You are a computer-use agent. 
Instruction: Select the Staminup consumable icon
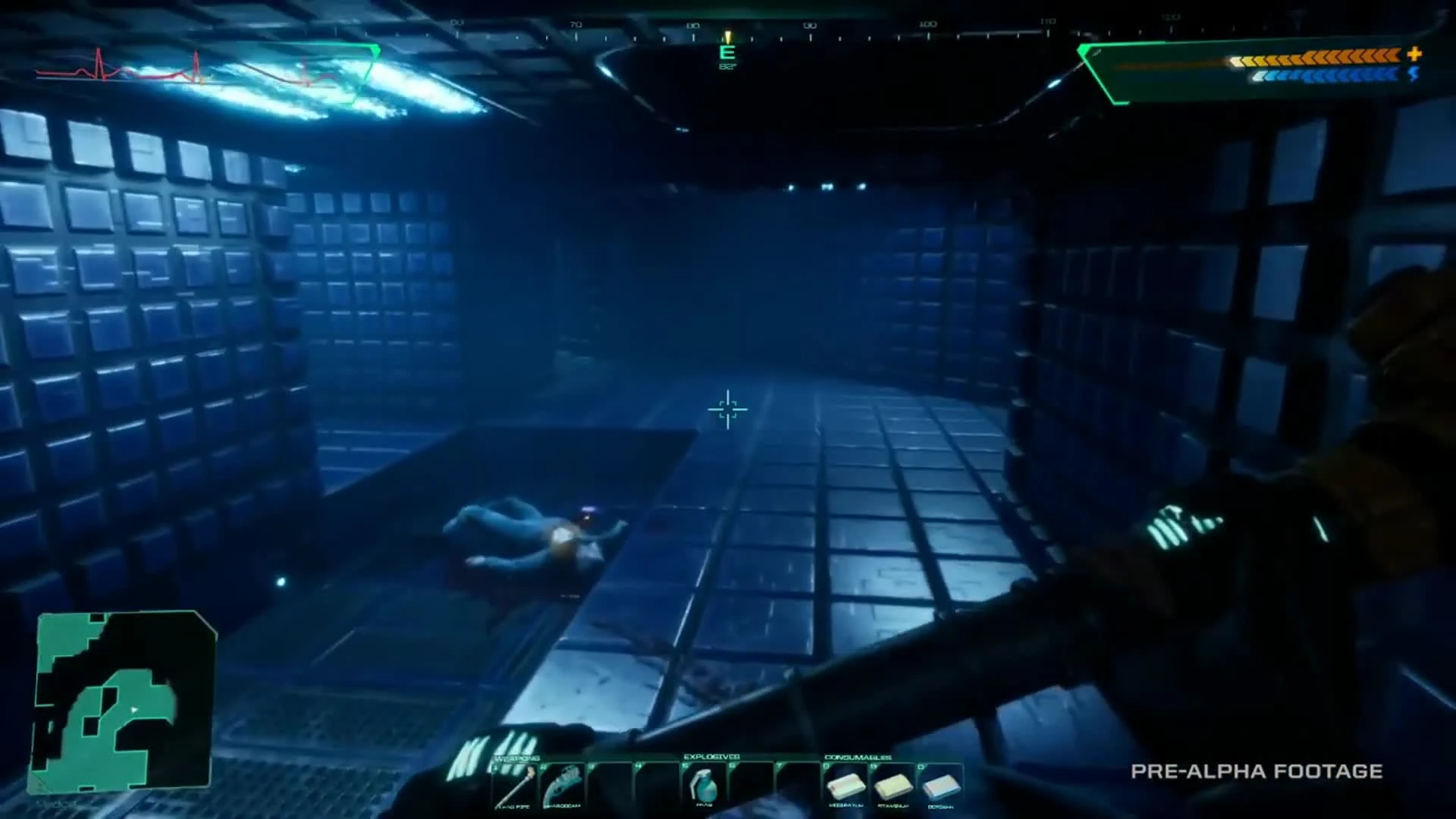tap(895, 785)
